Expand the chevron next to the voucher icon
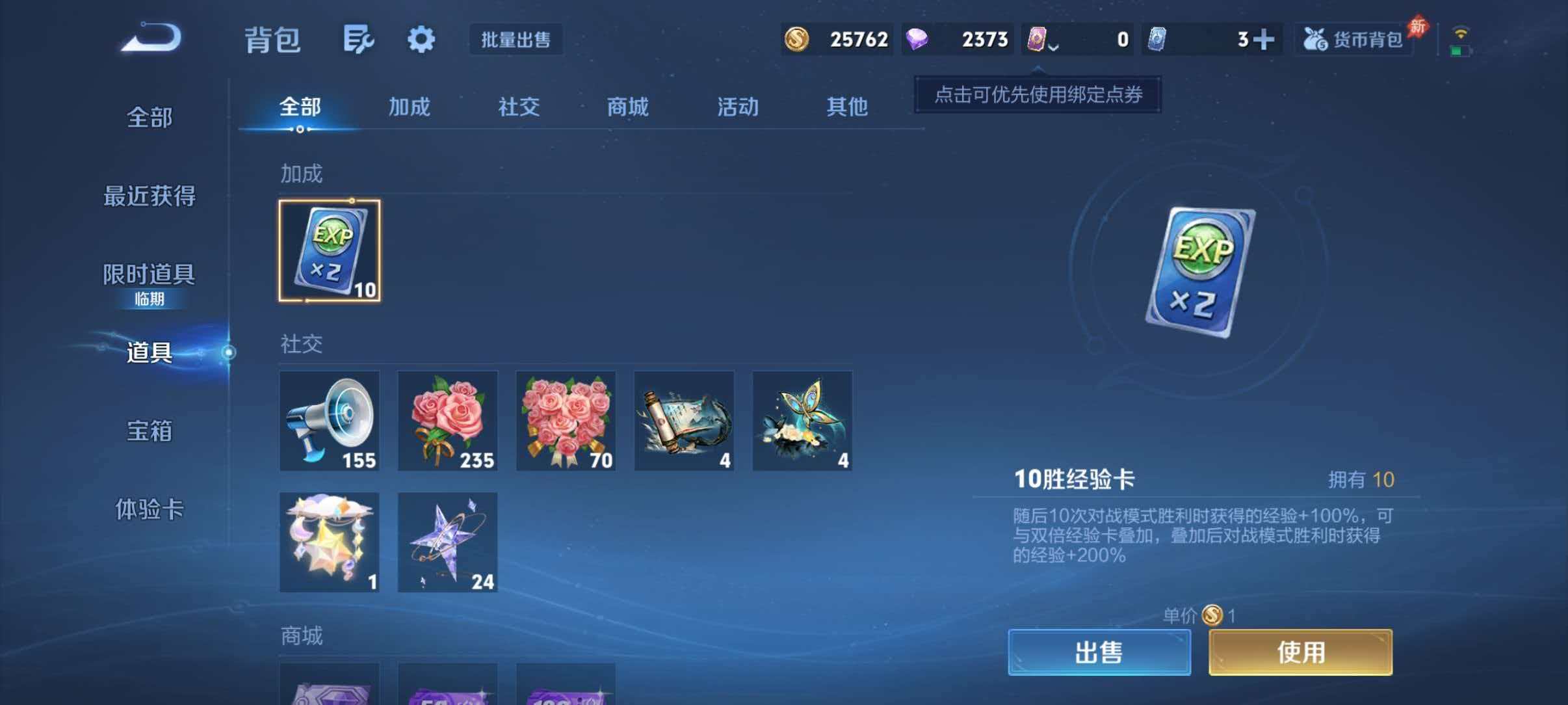Screen dimensions: 1568x705 coord(1053,47)
